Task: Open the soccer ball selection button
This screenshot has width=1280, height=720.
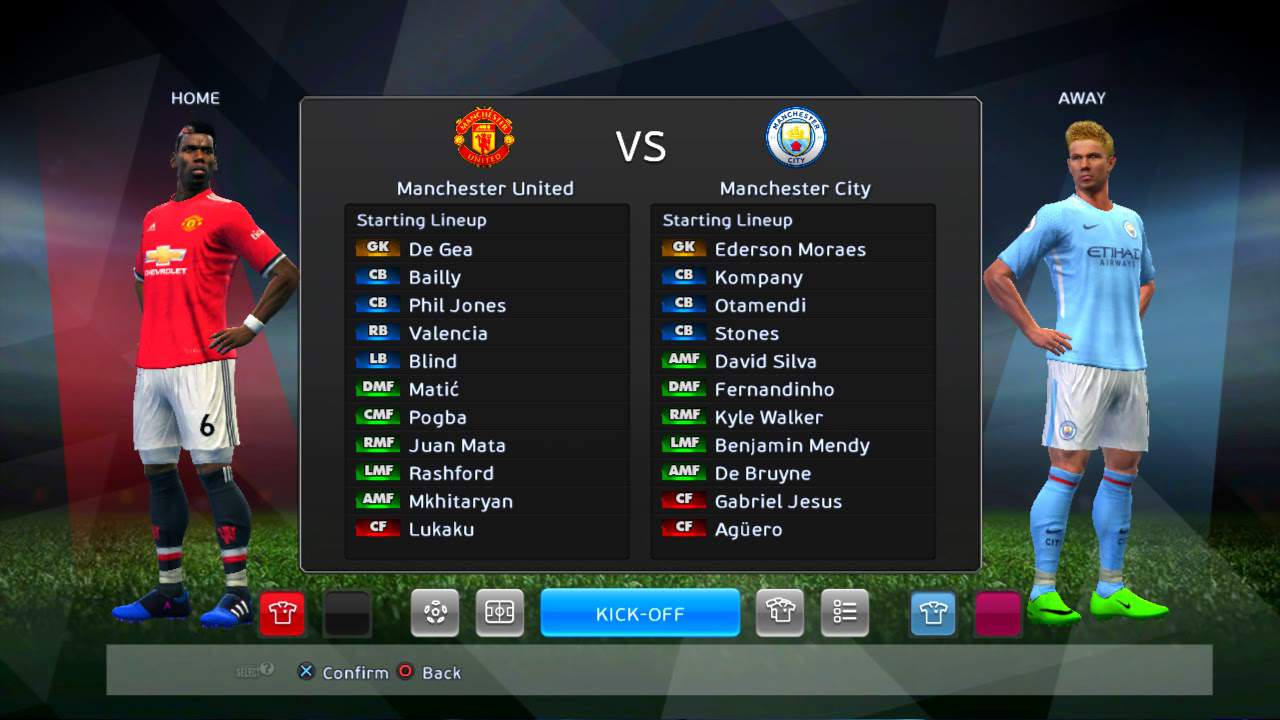Action: click(x=435, y=613)
